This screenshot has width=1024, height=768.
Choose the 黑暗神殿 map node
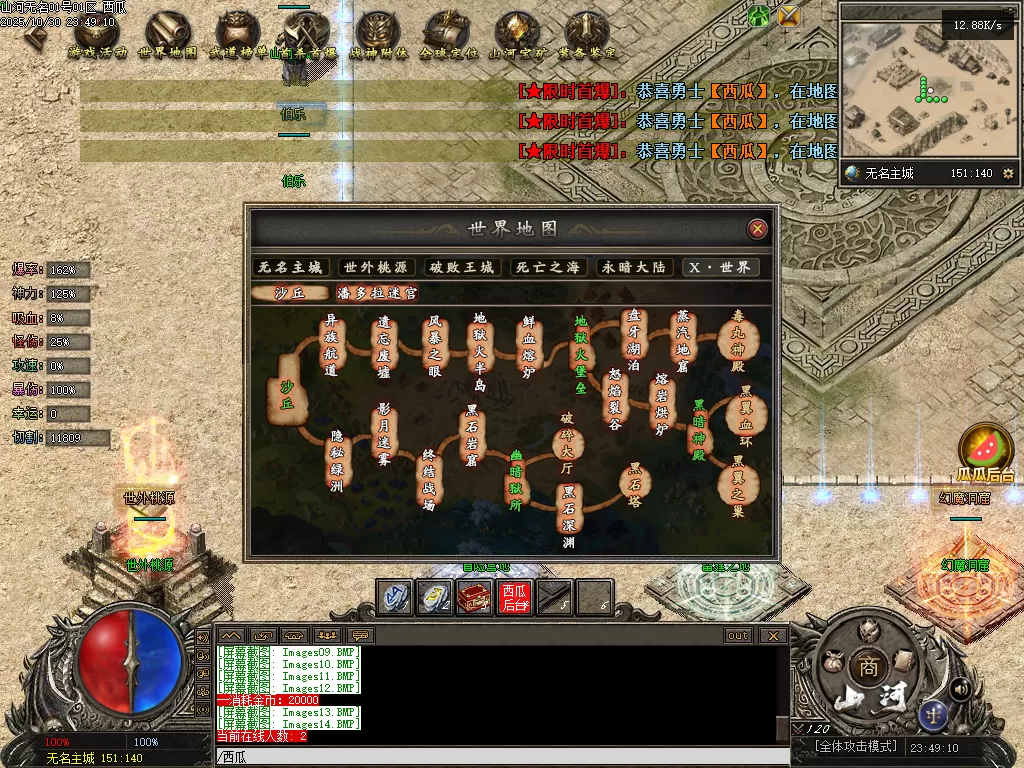(x=700, y=430)
